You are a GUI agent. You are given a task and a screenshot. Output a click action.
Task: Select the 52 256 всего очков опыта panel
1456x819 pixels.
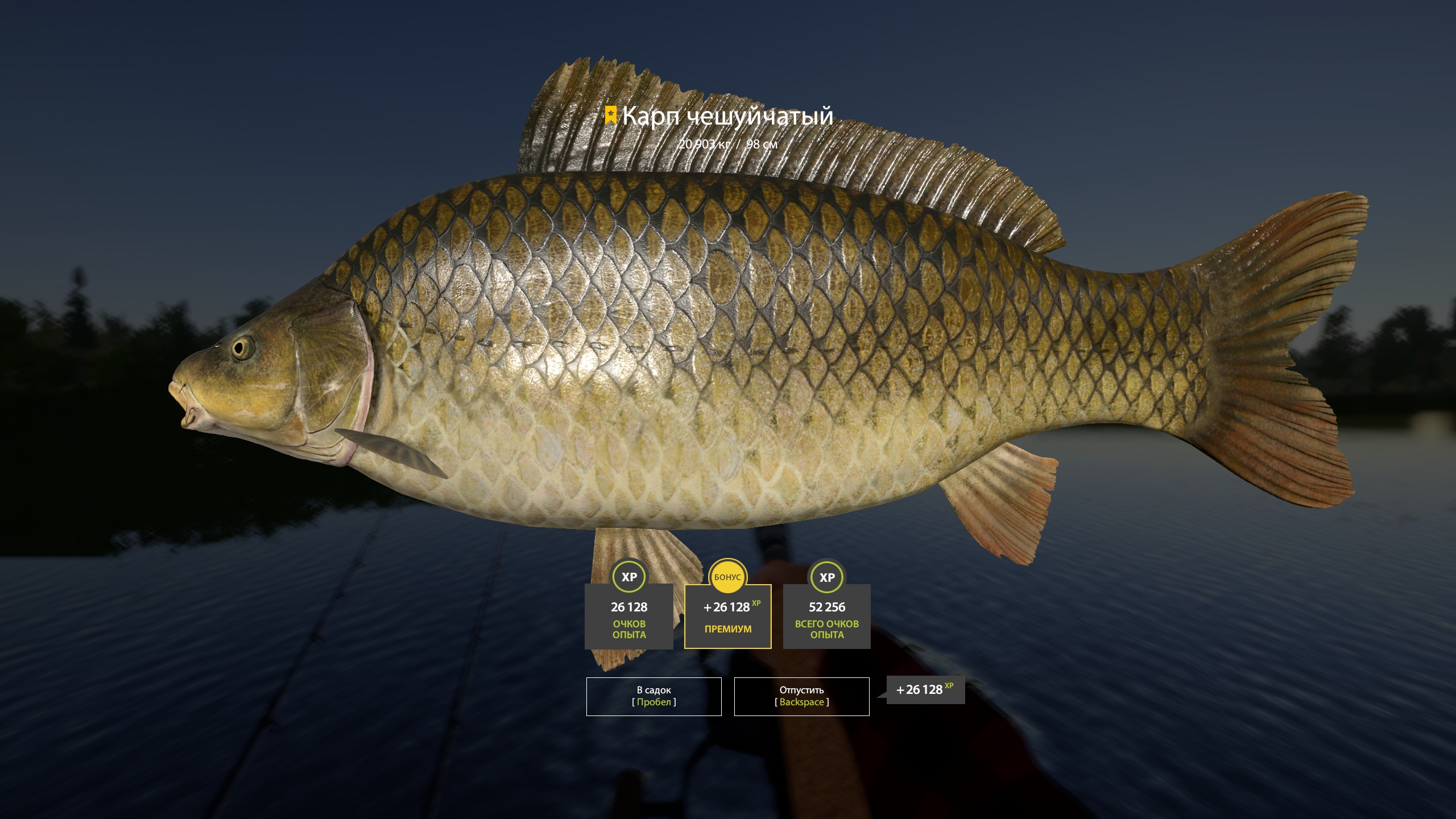pos(828,617)
